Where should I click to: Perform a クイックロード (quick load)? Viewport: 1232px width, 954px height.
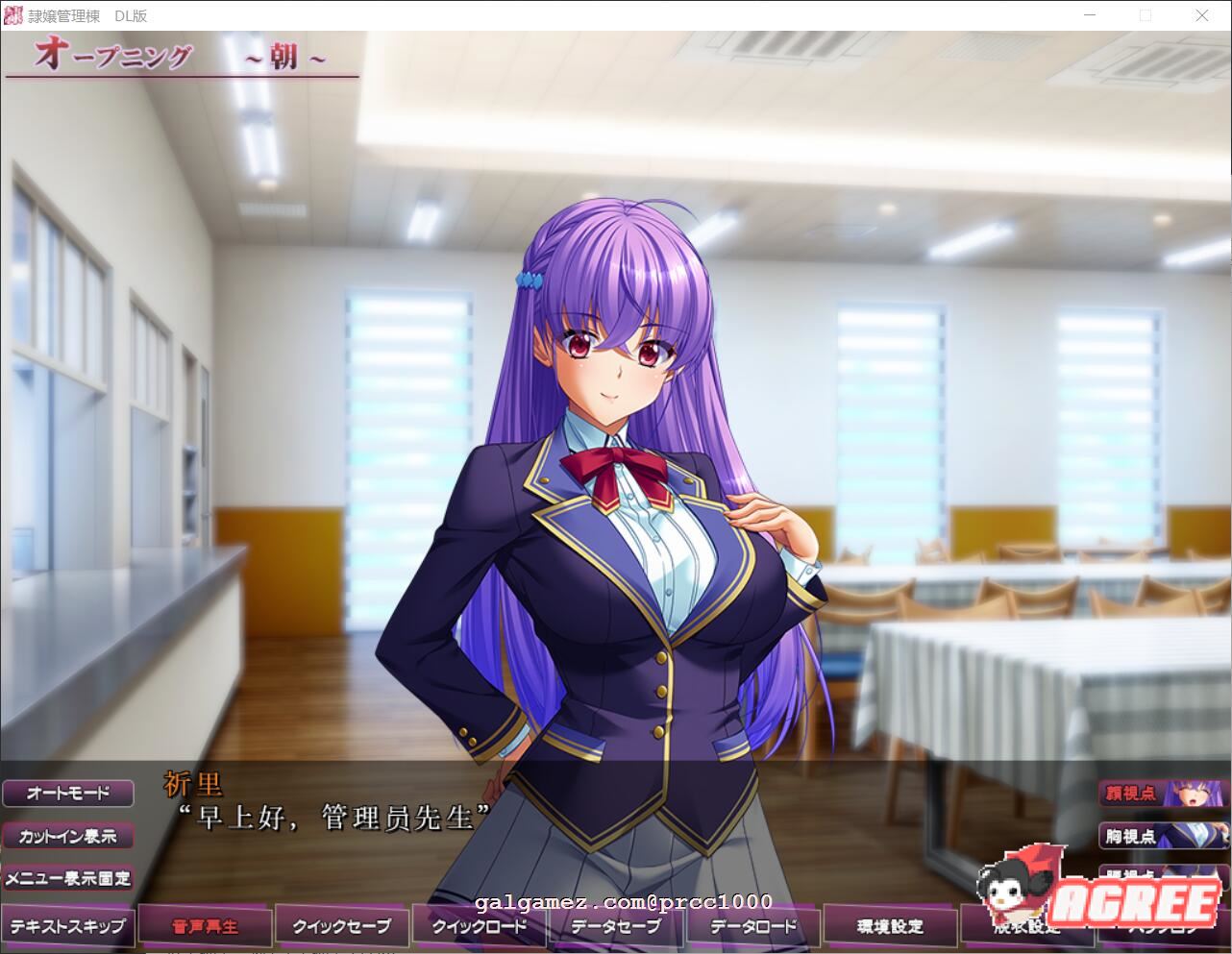tap(479, 925)
